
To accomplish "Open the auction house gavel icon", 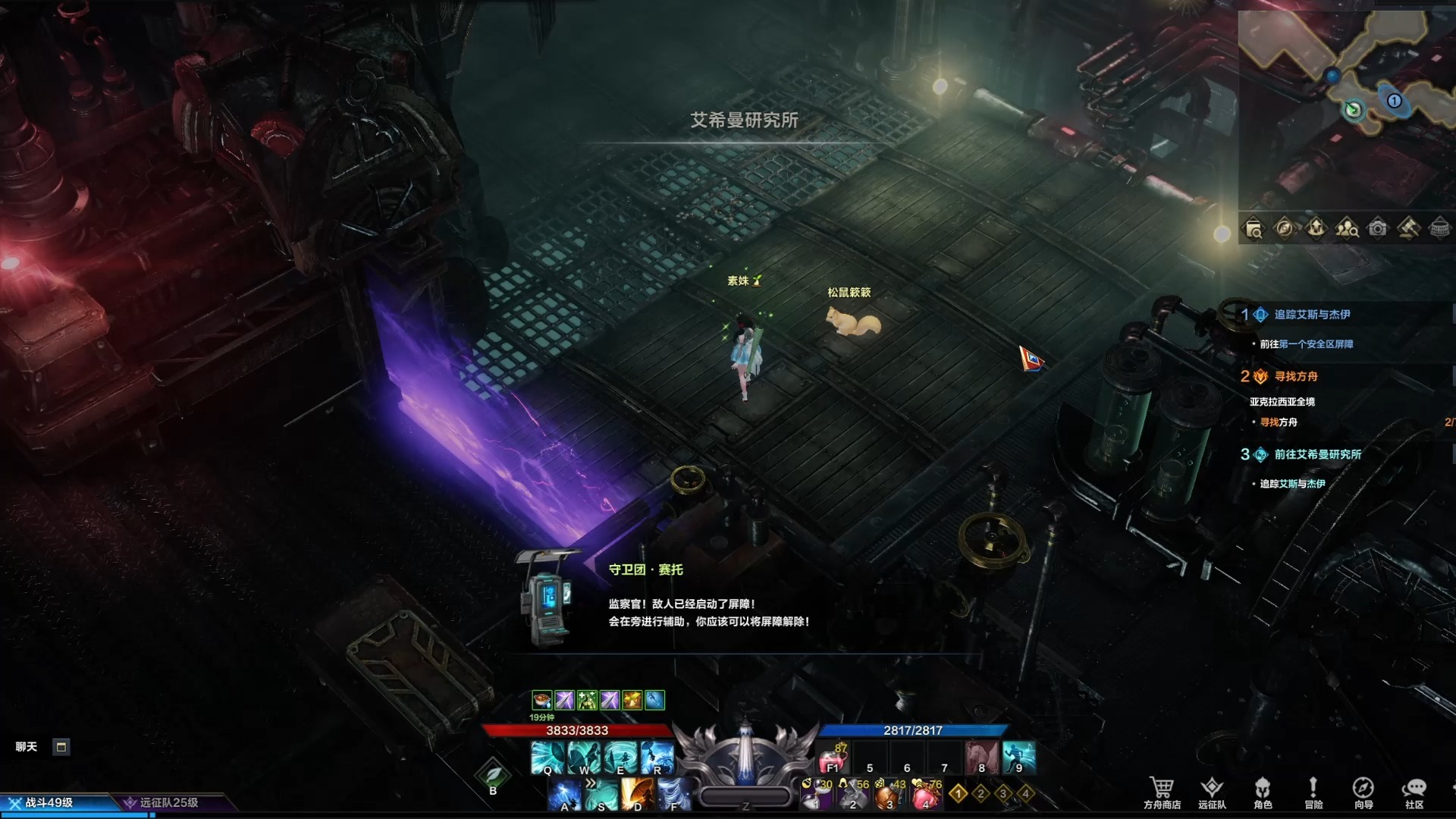I will [1408, 228].
